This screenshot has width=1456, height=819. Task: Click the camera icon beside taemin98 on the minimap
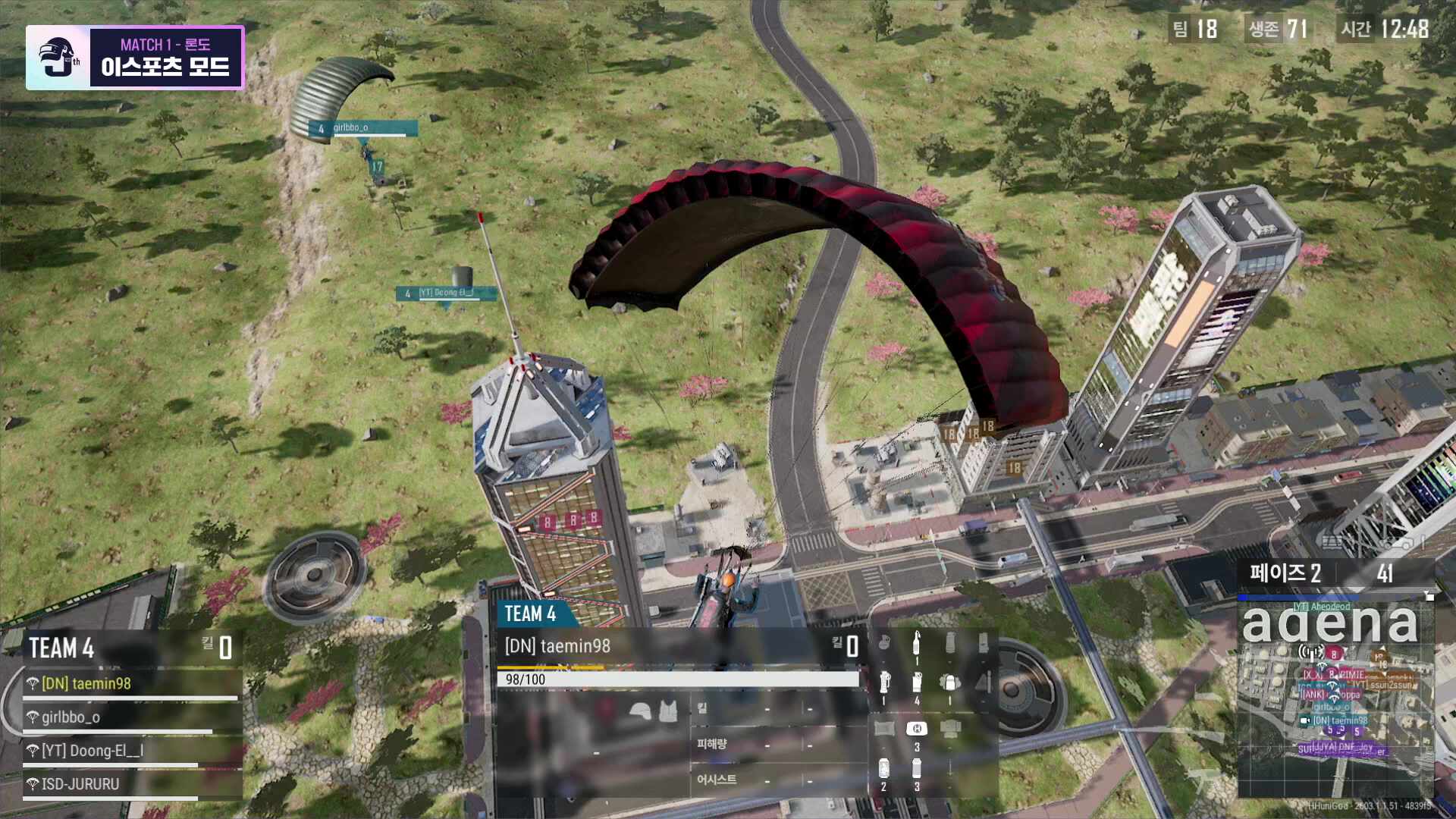pos(1304,720)
